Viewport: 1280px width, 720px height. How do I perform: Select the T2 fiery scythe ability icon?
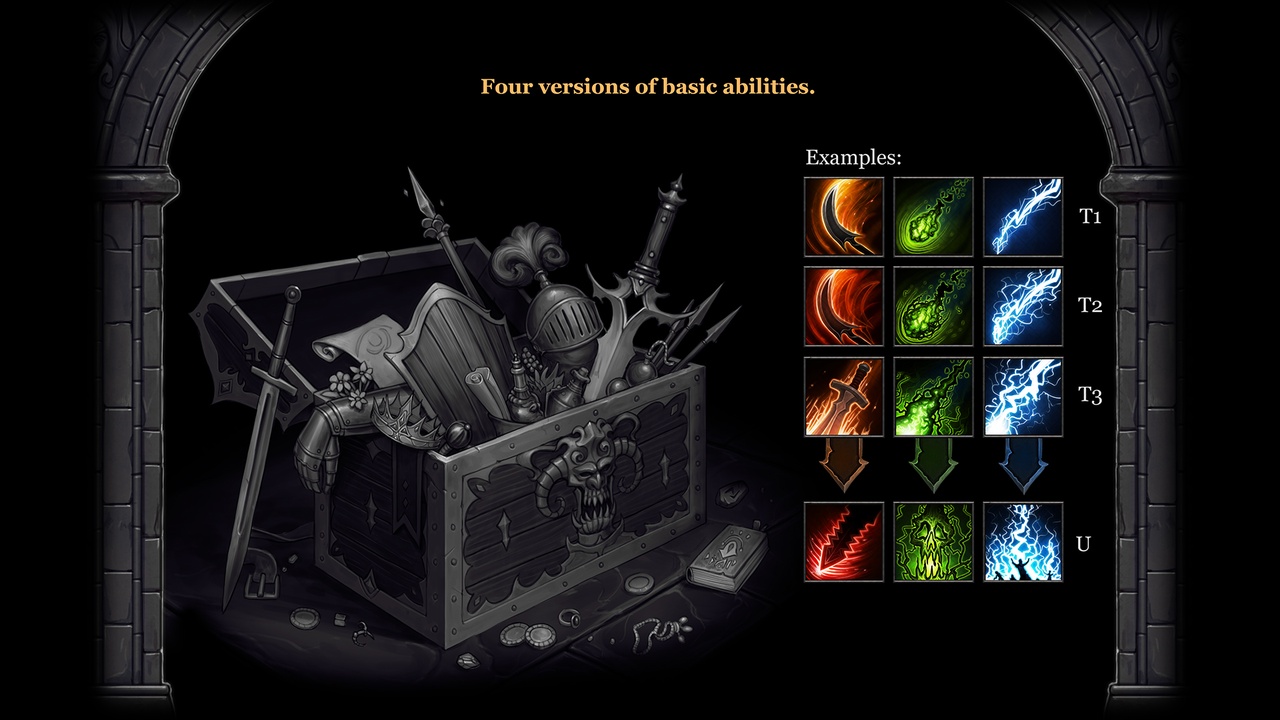(x=844, y=306)
